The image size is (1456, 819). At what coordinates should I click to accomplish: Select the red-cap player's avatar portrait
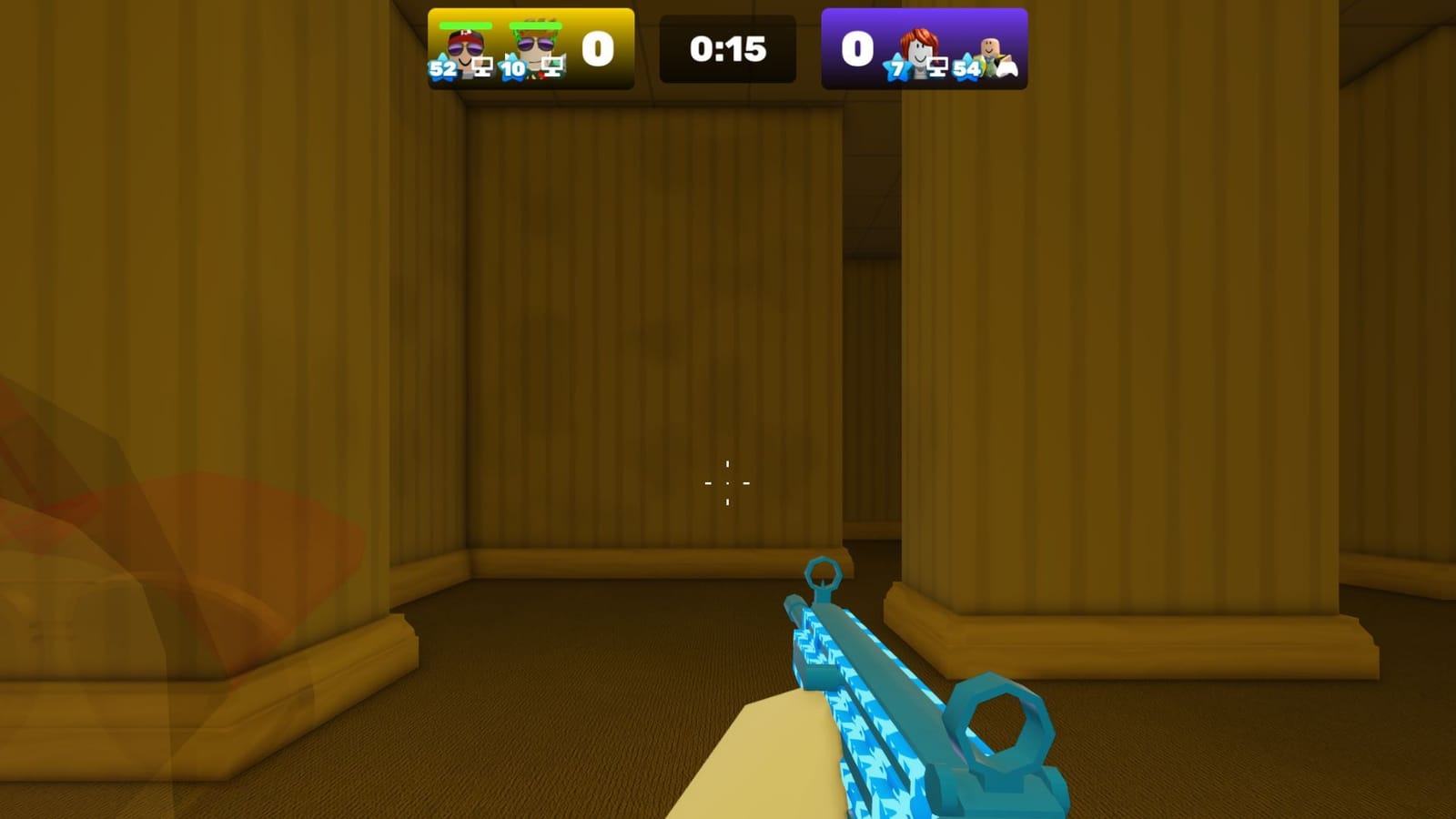464,45
